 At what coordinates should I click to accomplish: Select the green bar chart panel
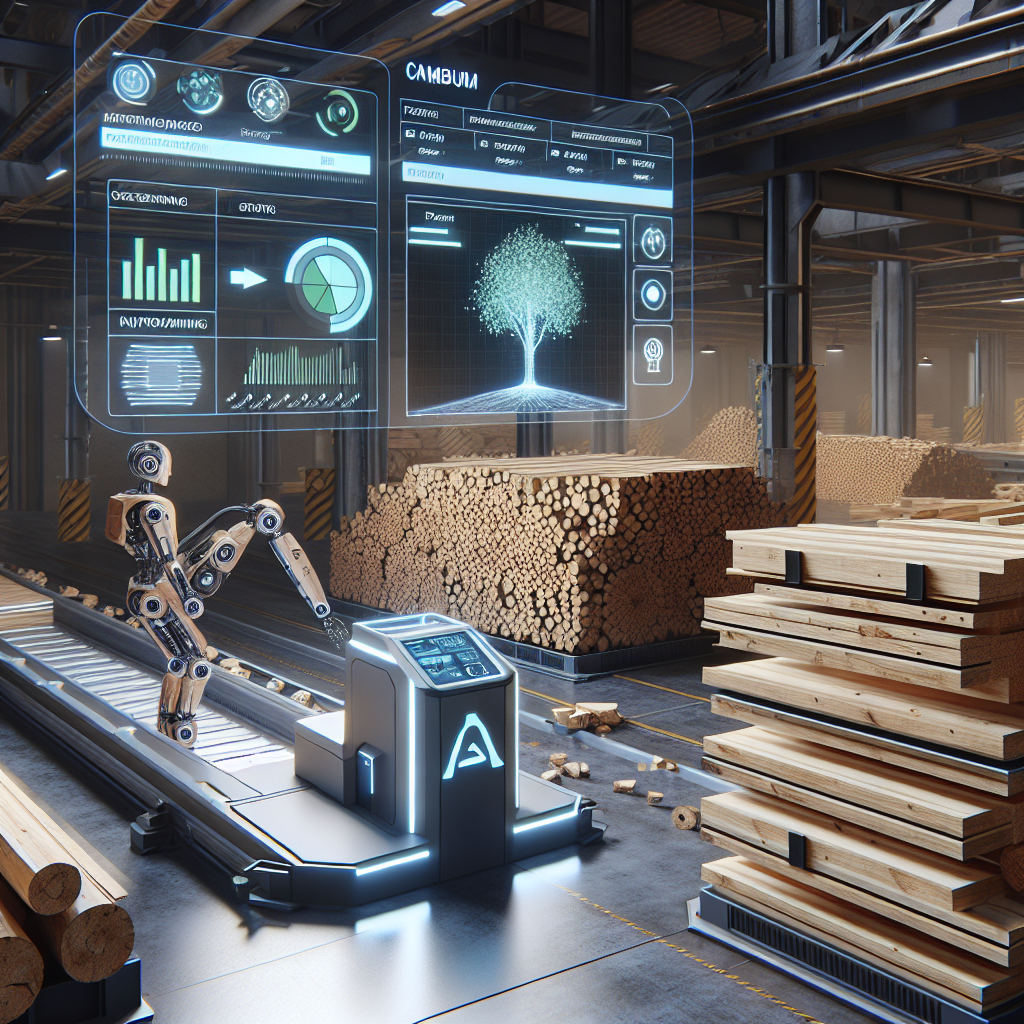[x=160, y=270]
